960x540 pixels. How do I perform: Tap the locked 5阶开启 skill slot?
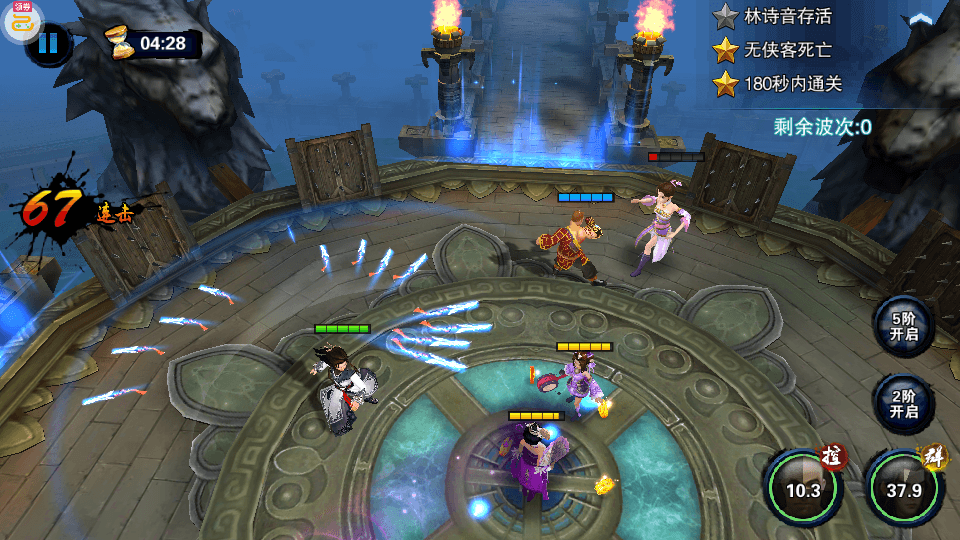[x=903, y=326]
